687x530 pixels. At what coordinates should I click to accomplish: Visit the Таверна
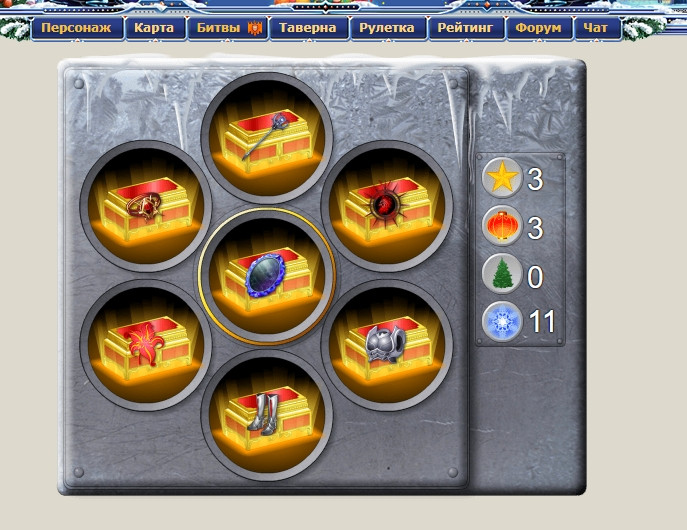pyautogui.click(x=308, y=28)
